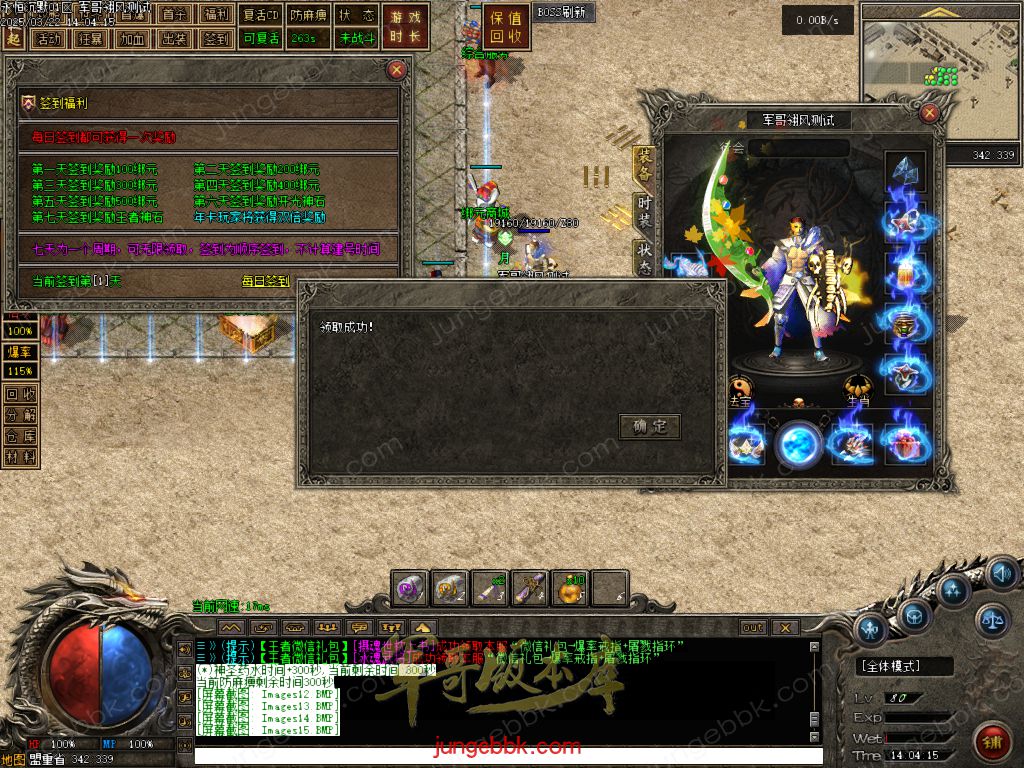Show the BOSS刷新 refresh list
The image size is (1024, 768).
pos(564,12)
